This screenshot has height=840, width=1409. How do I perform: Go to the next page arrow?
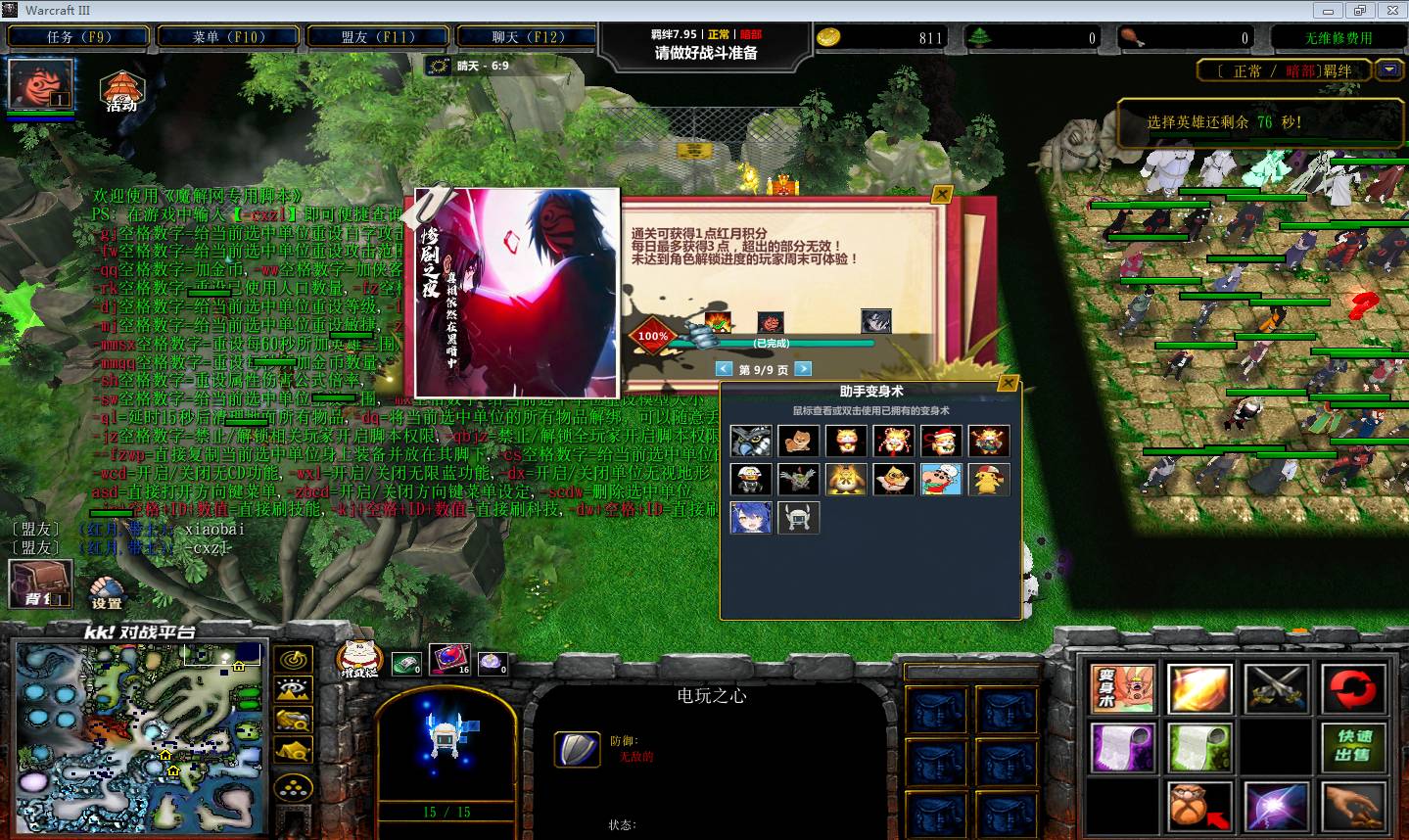point(803,369)
